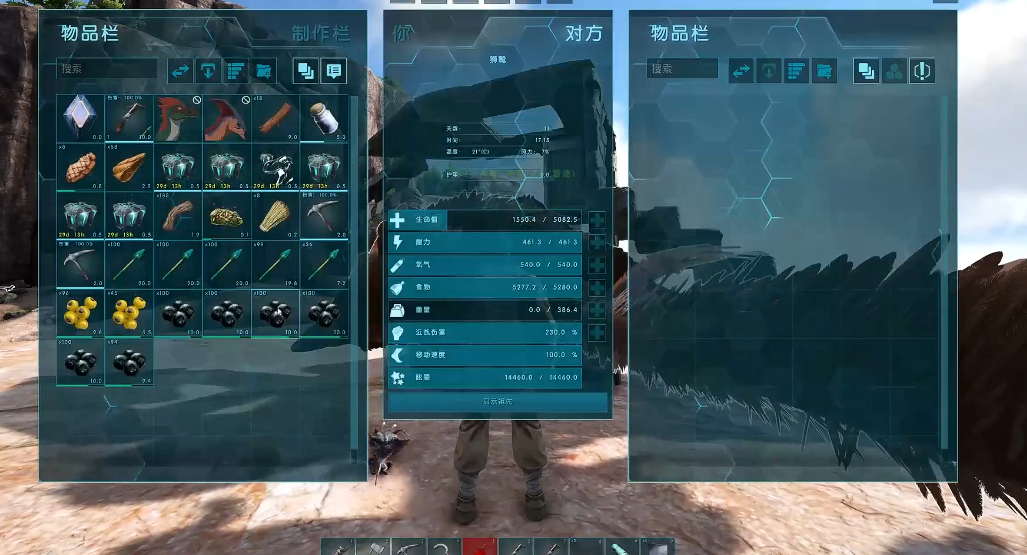
Task: Sort the player inventory items
Action: click(236, 70)
